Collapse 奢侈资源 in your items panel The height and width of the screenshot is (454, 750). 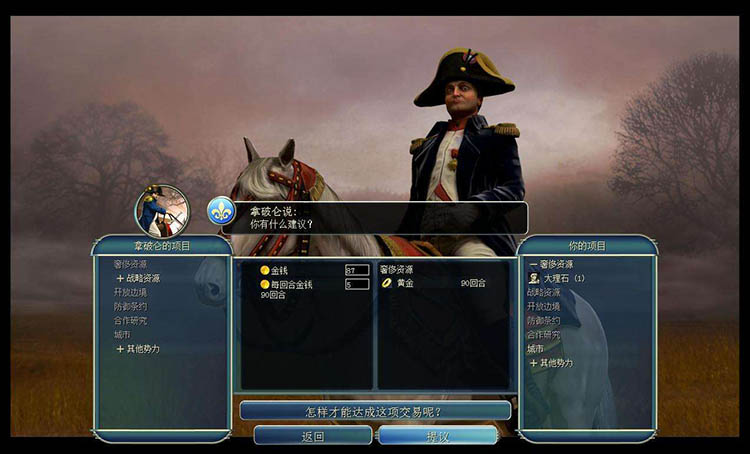555,264
